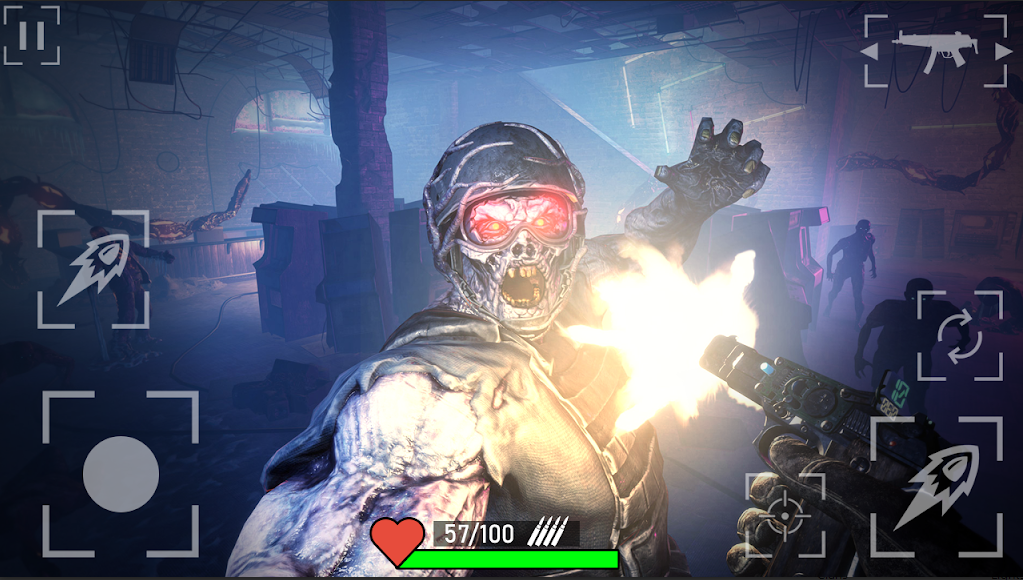
Task: Switch to next weapon with right arrow
Action: (1002, 50)
